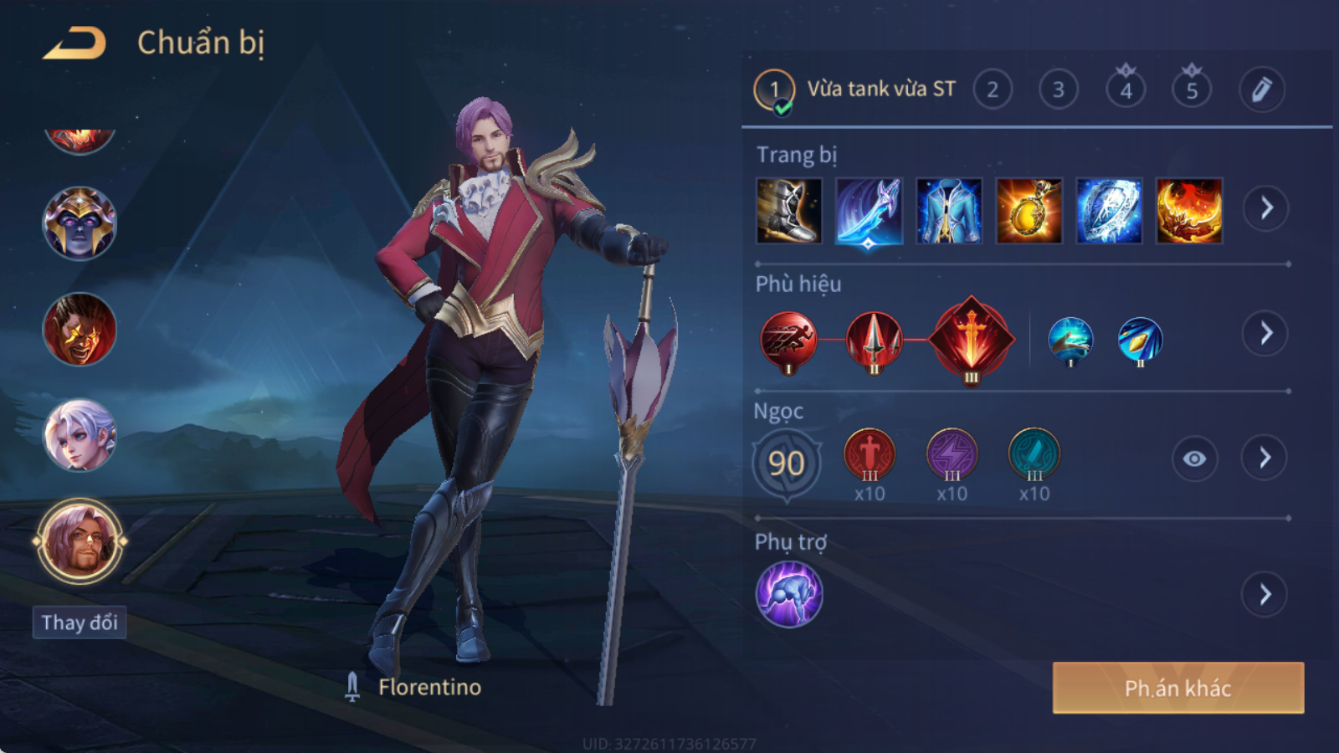The height and width of the screenshot is (753, 1339).
Task: Select the golden amulet equipment item
Action: pos(1029,211)
